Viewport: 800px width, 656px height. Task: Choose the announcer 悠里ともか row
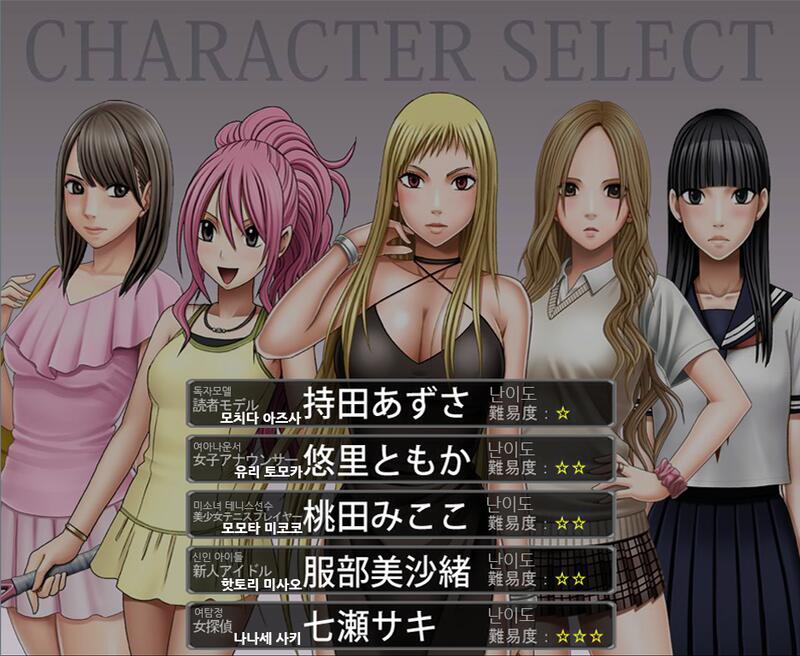(399, 458)
